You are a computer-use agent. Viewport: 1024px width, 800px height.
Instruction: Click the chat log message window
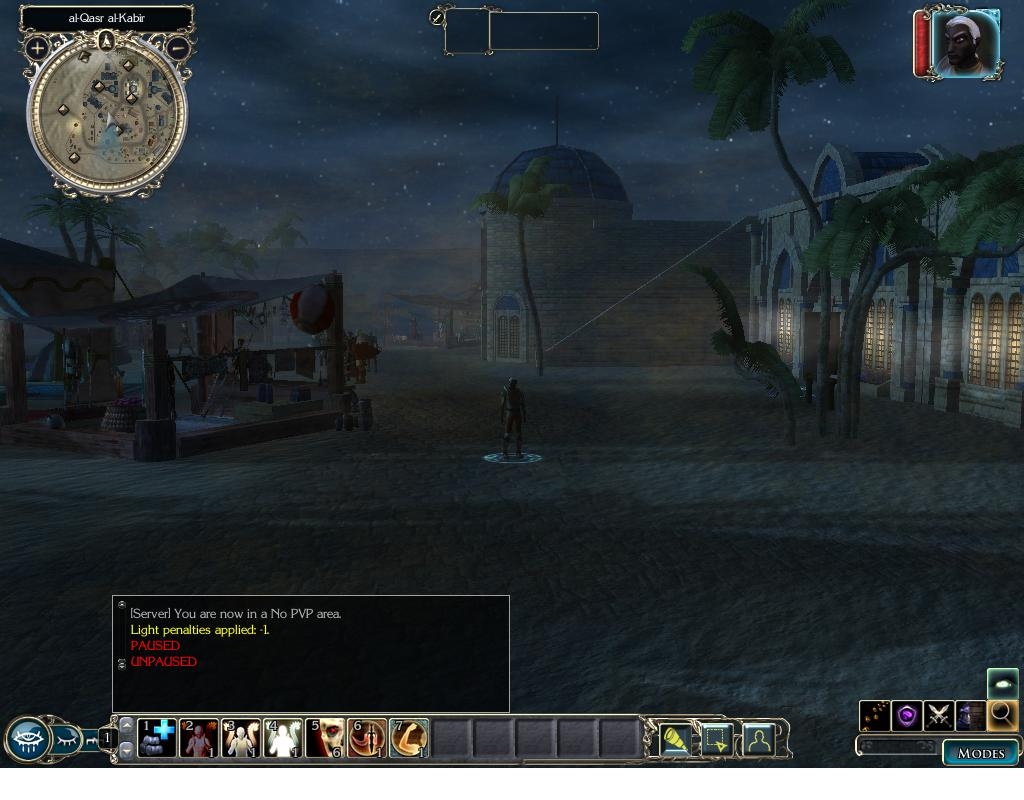[x=310, y=653]
